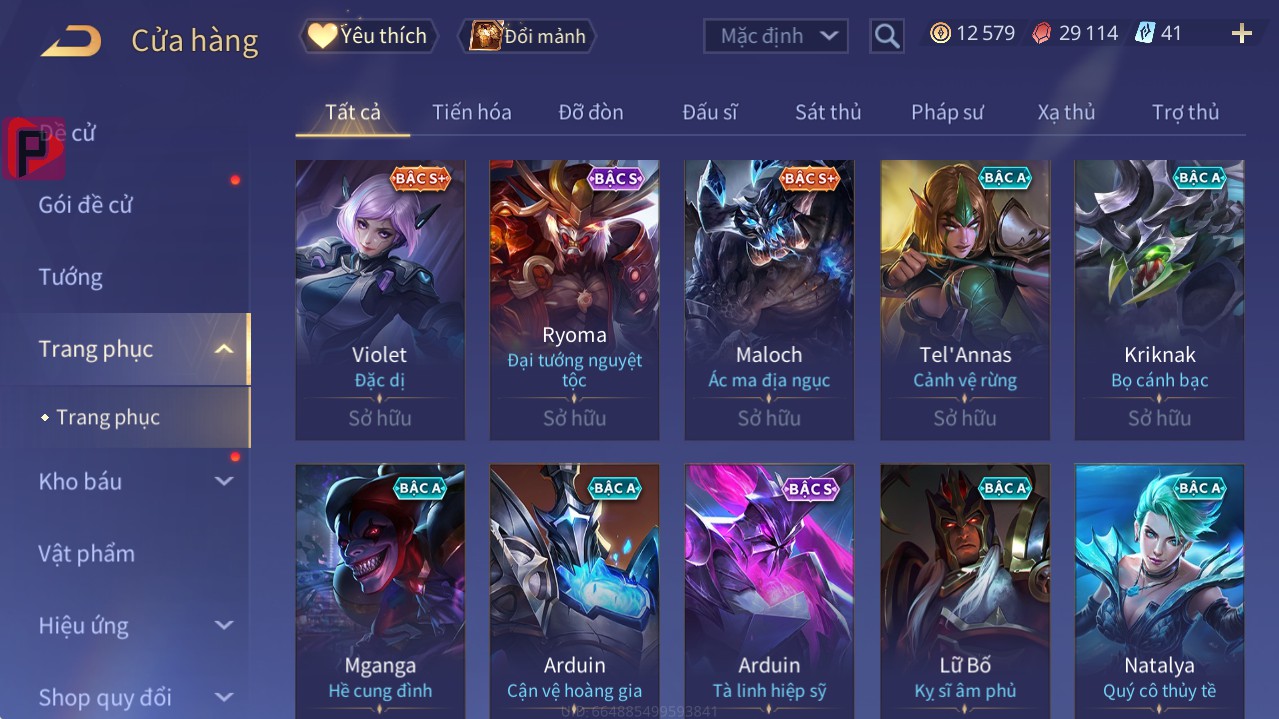The height and width of the screenshot is (719, 1279).
Task: Pick the Natalya Quý cô thủy tề skin
Action: click(1159, 590)
